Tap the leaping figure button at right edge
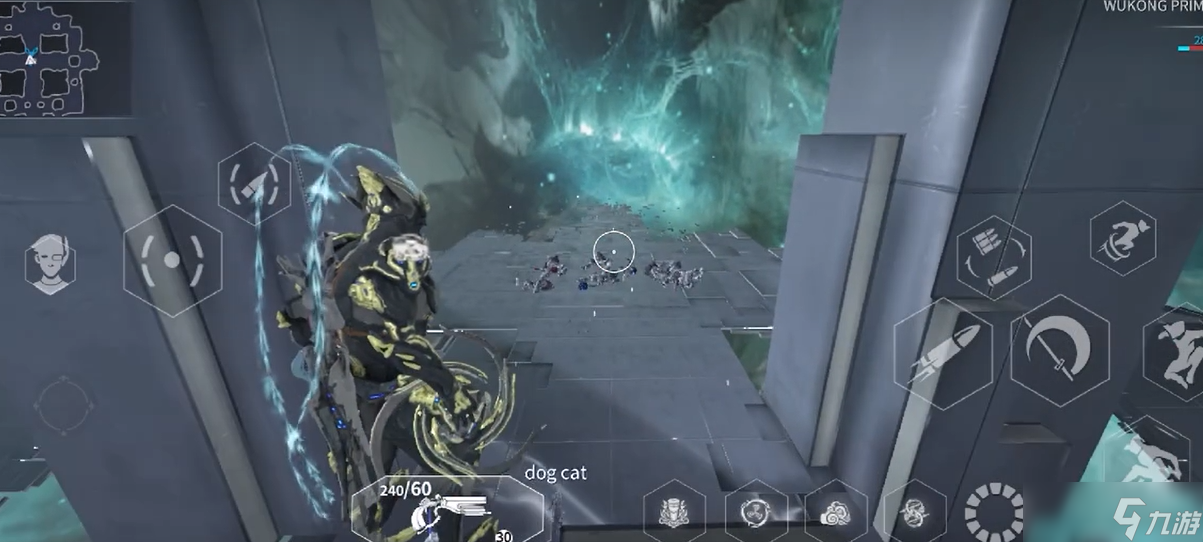 pyautogui.click(x=1180, y=350)
